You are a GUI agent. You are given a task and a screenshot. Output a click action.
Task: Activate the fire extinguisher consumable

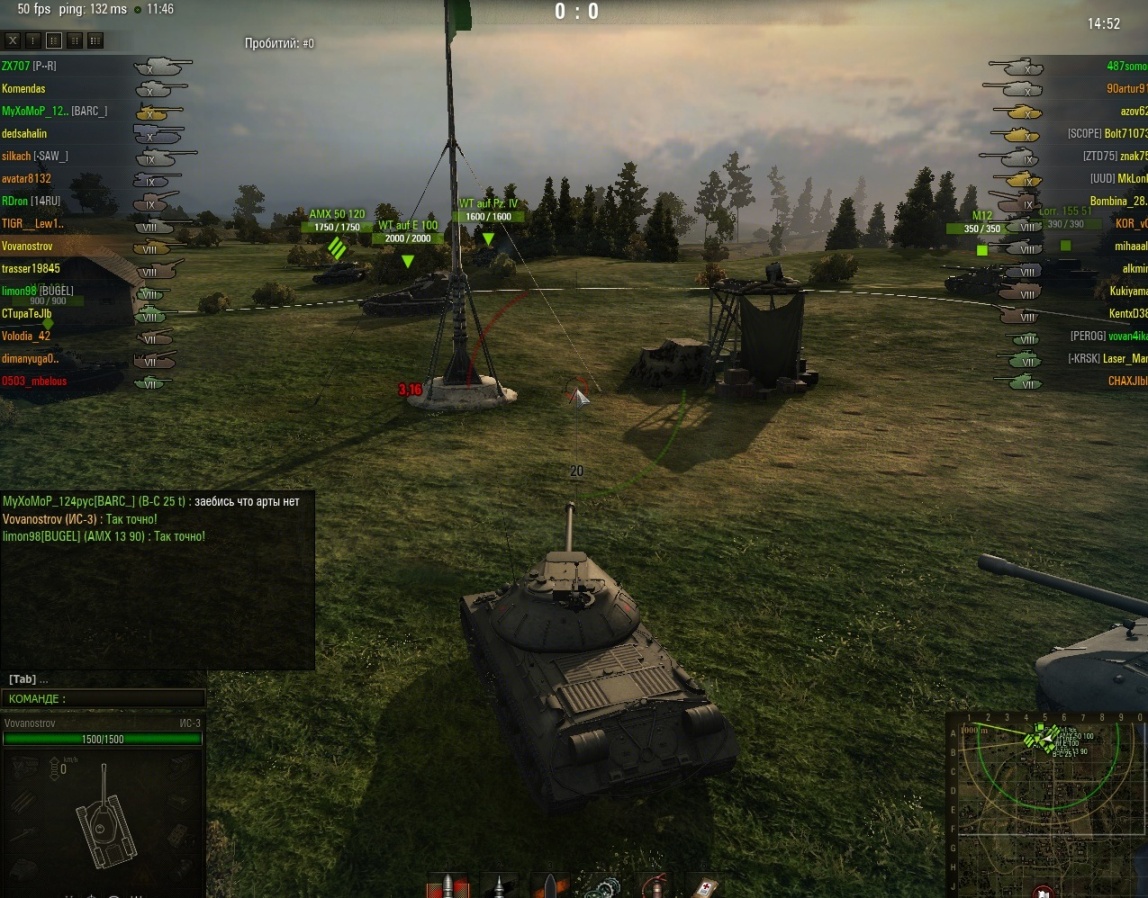tap(654, 886)
